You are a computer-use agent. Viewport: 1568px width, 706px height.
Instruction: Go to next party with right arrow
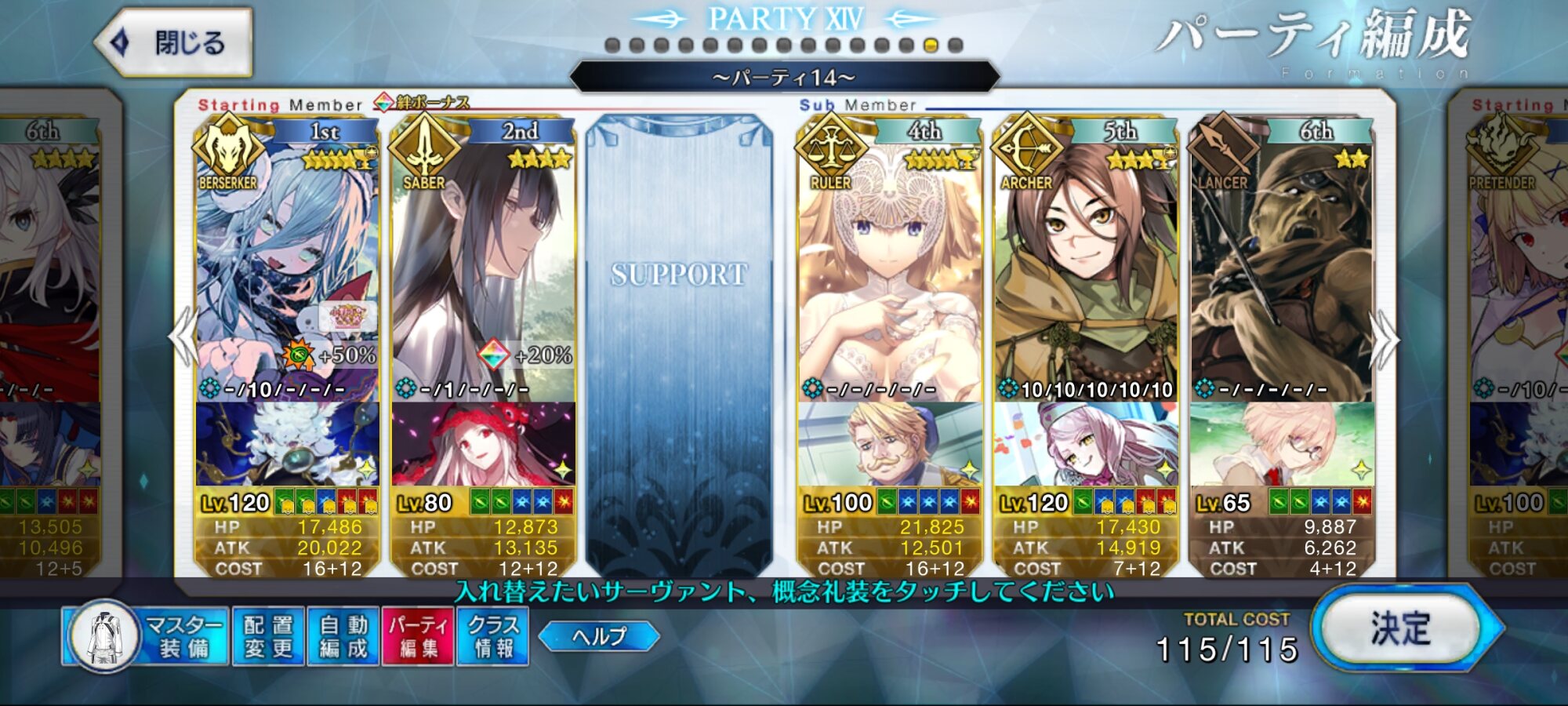point(1385,339)
